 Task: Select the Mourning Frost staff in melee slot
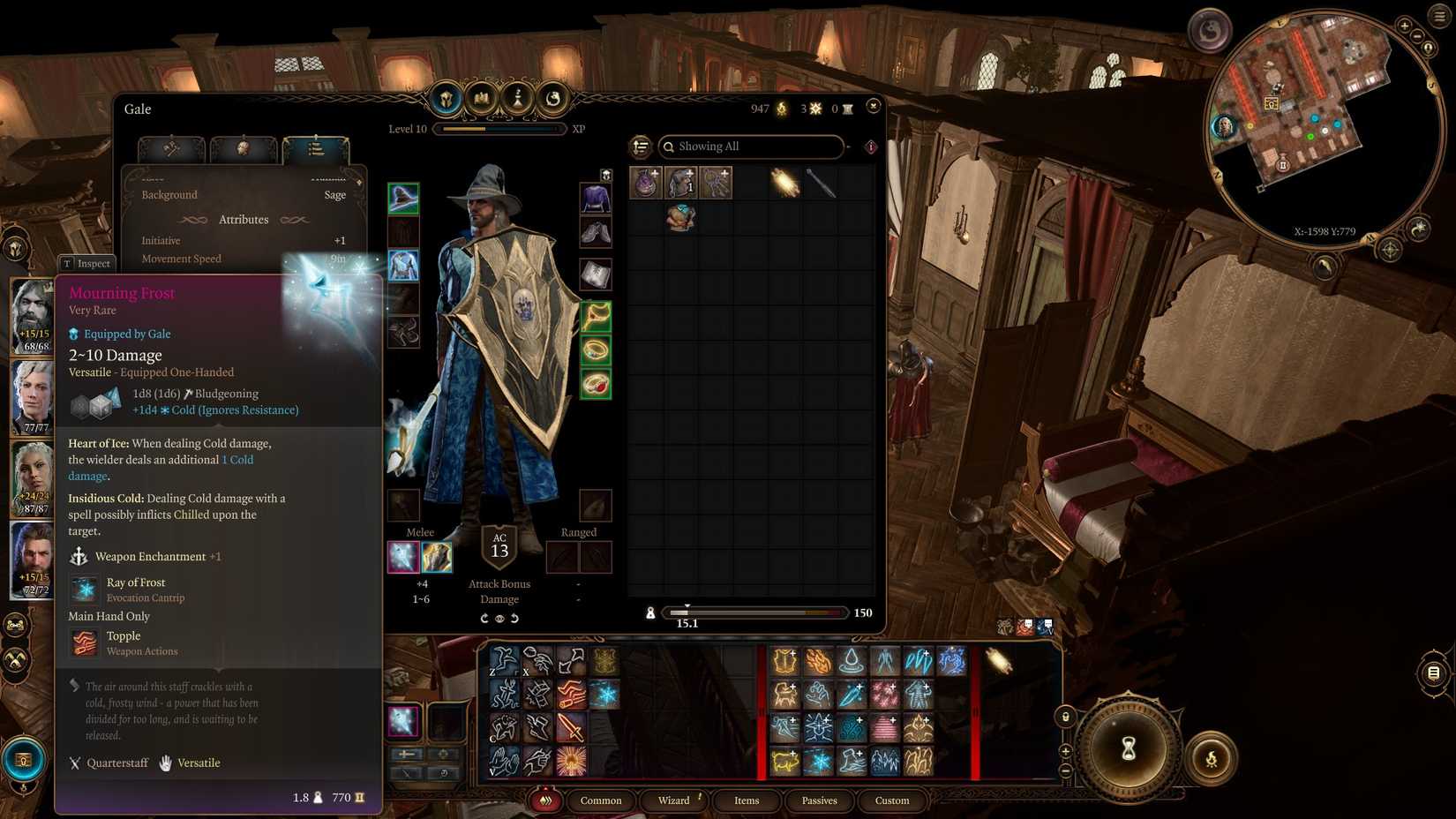[402, 556]
